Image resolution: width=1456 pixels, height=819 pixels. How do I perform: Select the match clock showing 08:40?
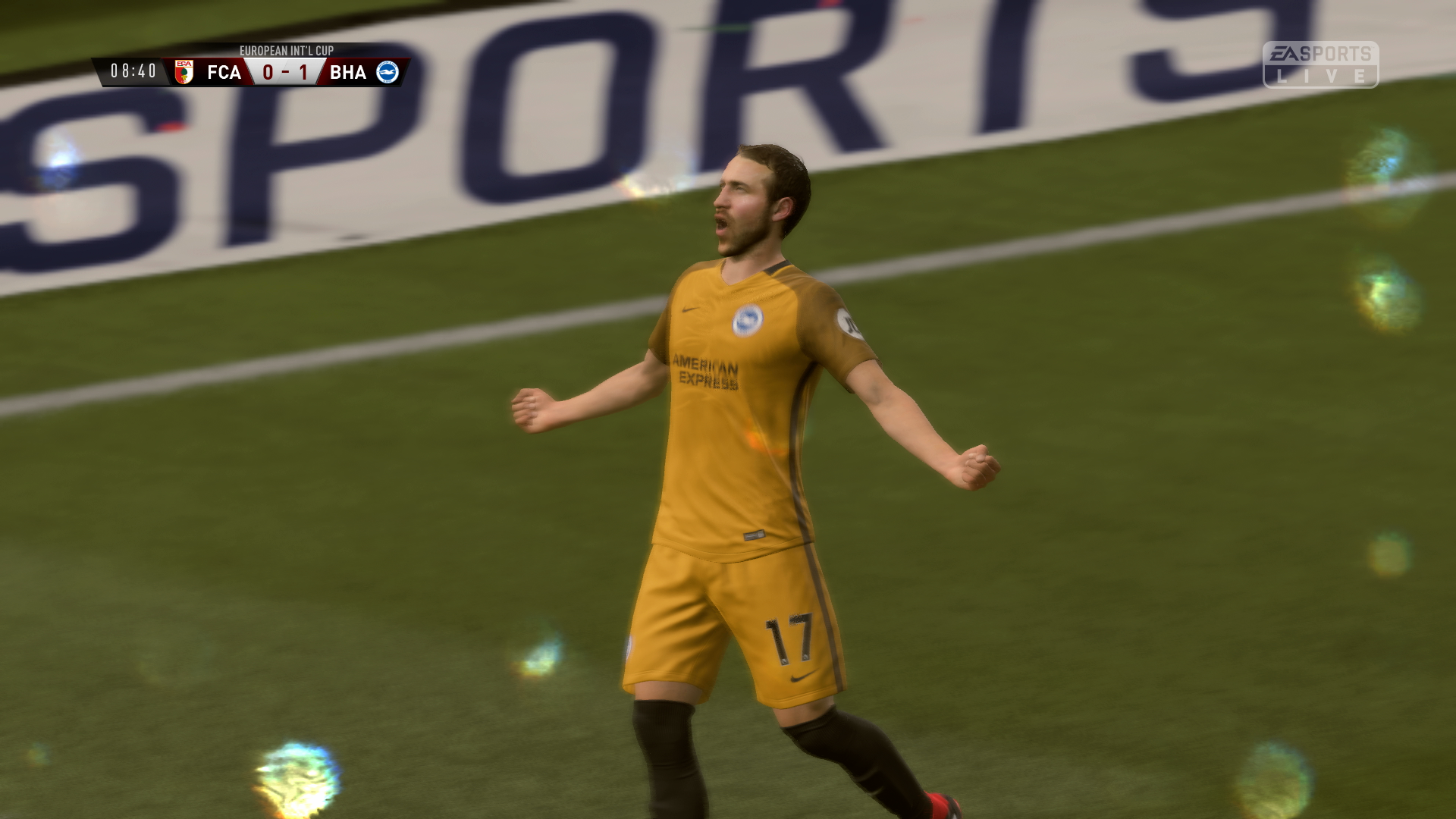pyautogui.click(x=134, y=70)
